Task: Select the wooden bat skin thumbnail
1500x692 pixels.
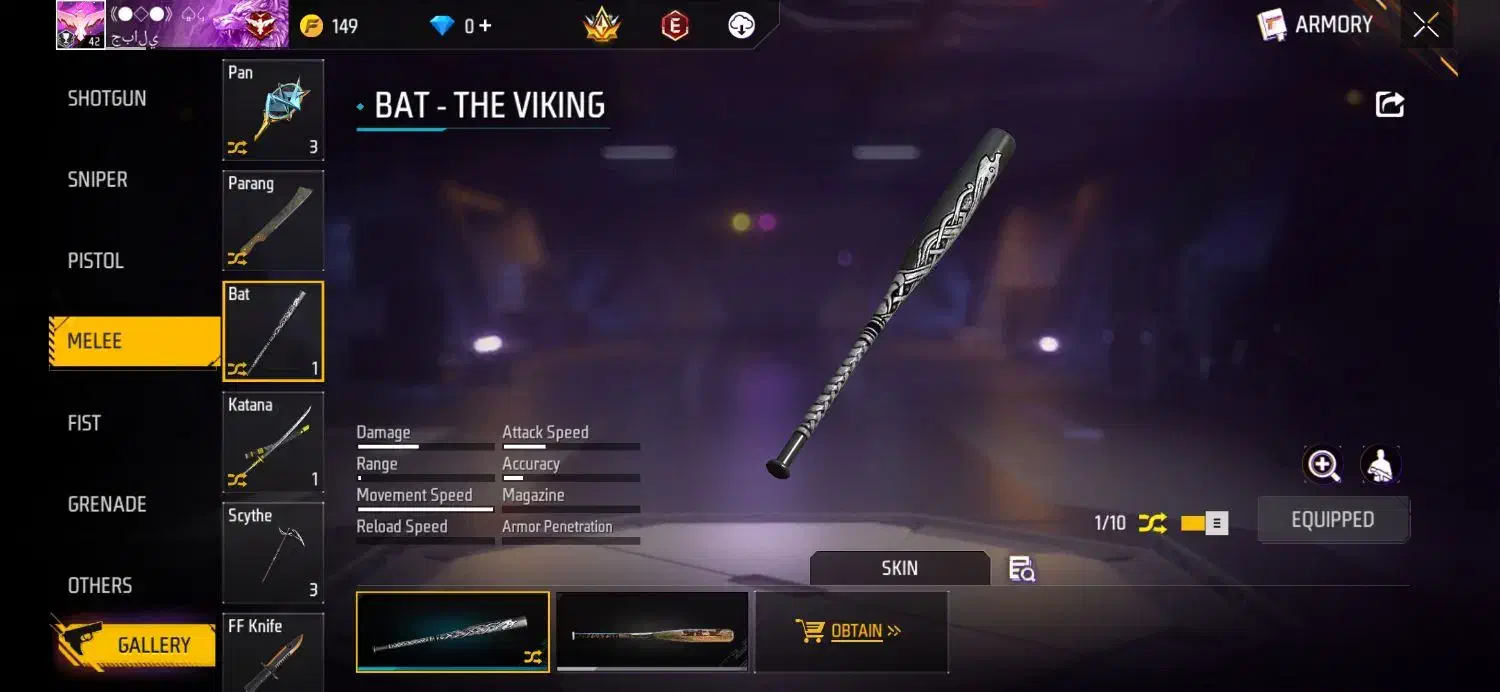Action: pyautogui.click(x=652, y=632)
